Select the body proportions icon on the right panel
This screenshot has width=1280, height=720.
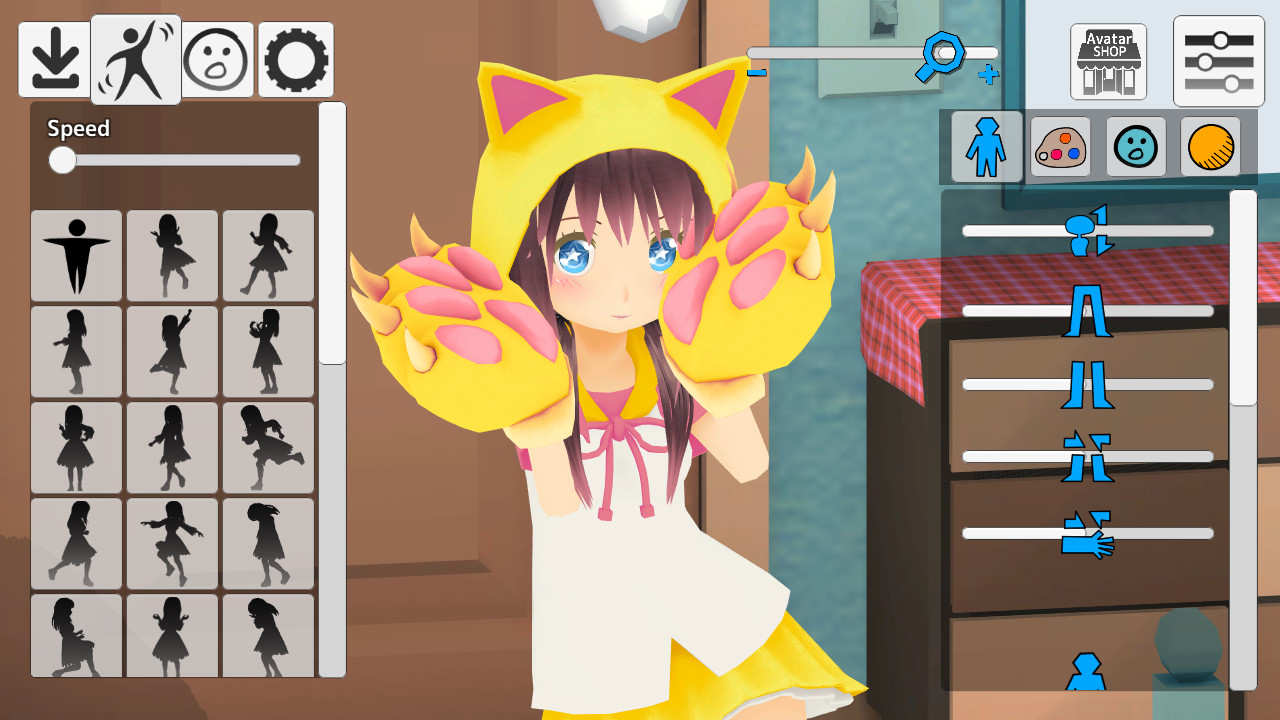tap(985, 146)
